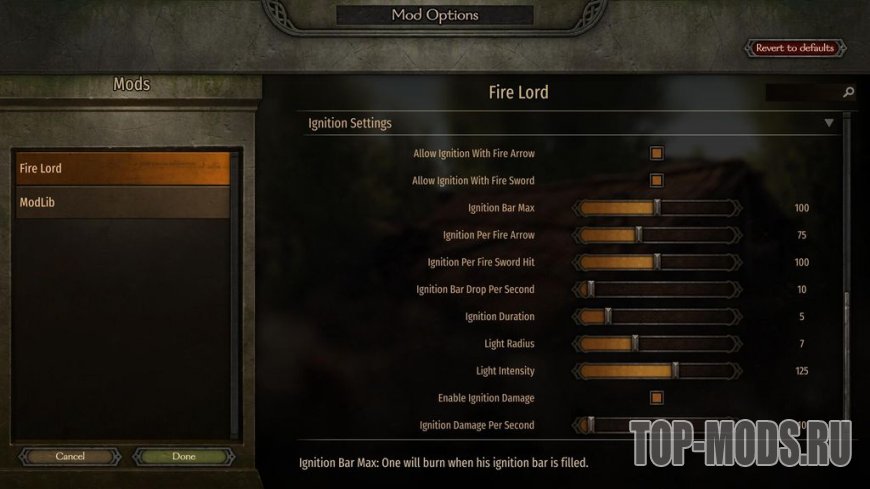Cancel the mod options changes
The height and width of the screenshot is (489, 870).
click(x=70, y=456)
